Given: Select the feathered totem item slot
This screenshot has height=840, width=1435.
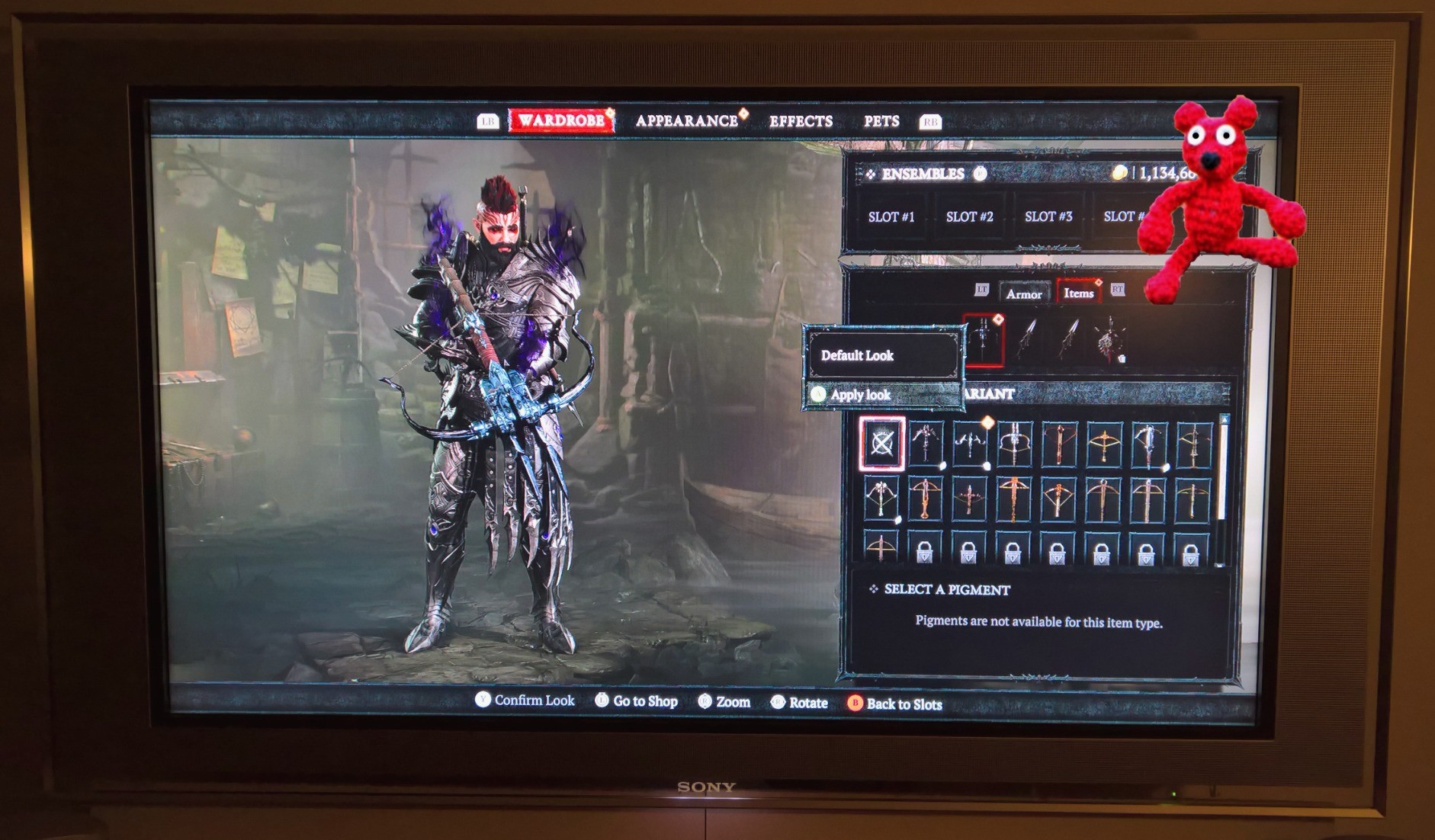Looking at the screenshot, I should click(1109, 339).
